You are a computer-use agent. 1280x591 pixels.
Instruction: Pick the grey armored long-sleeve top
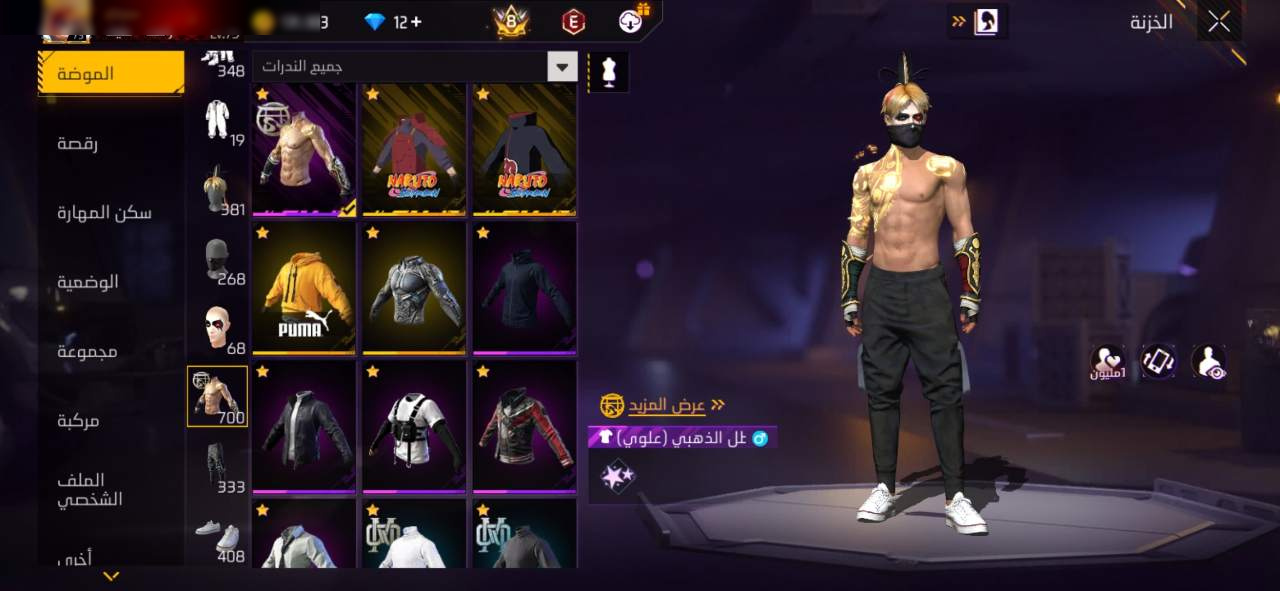point(414,289)
